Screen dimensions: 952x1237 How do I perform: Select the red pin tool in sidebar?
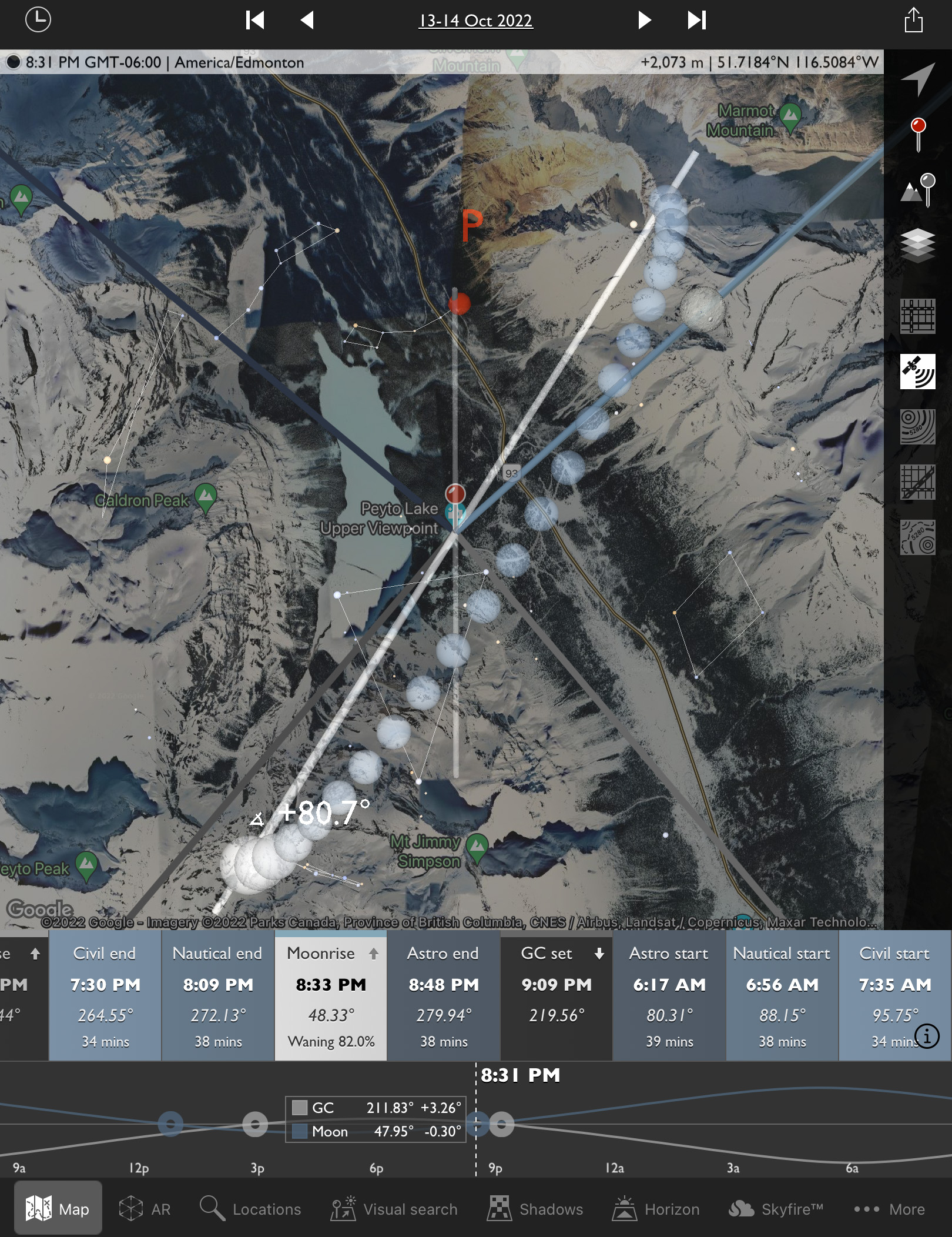point(918,134)
